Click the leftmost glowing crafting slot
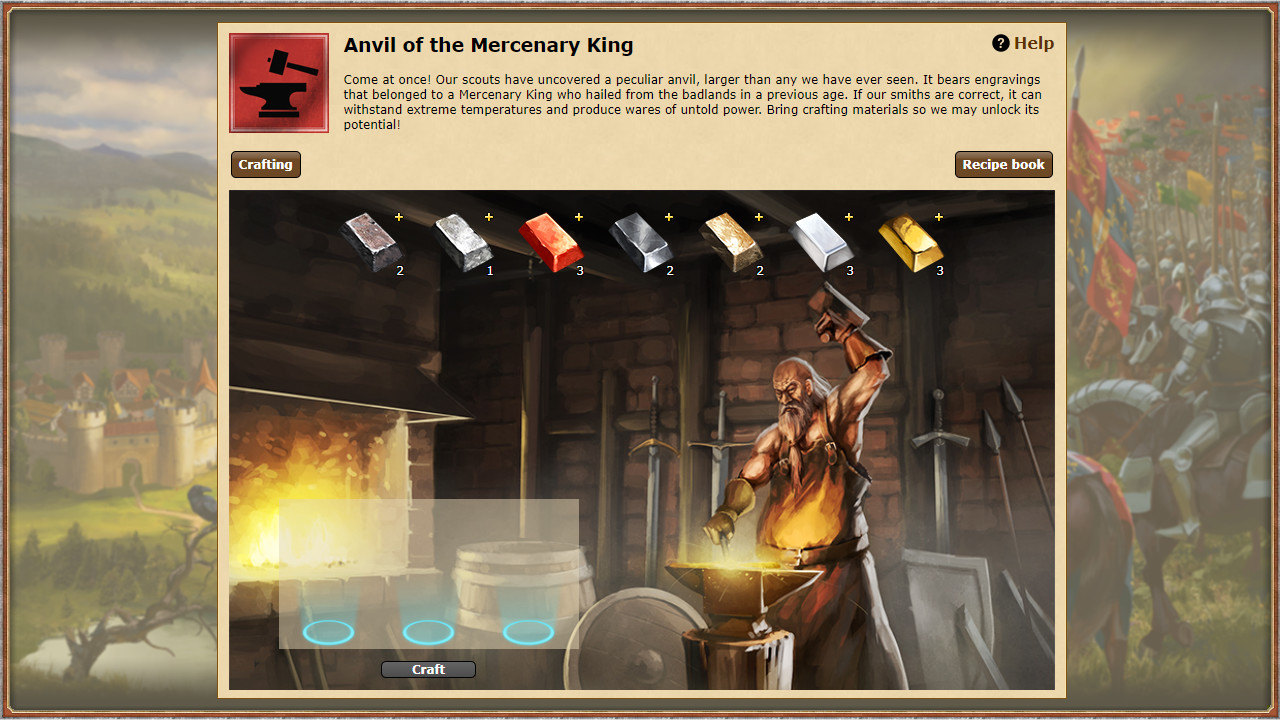Viewport: 1280px width, 720px height. tap(328, 631)
